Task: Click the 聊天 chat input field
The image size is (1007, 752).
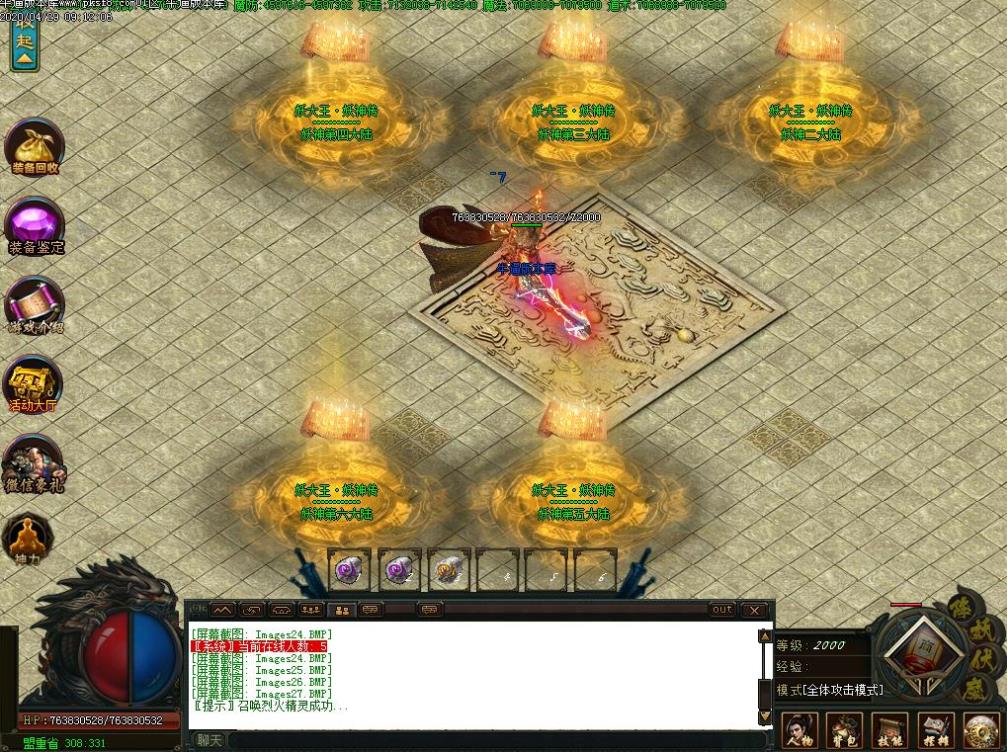Action: tap(480, 741)
